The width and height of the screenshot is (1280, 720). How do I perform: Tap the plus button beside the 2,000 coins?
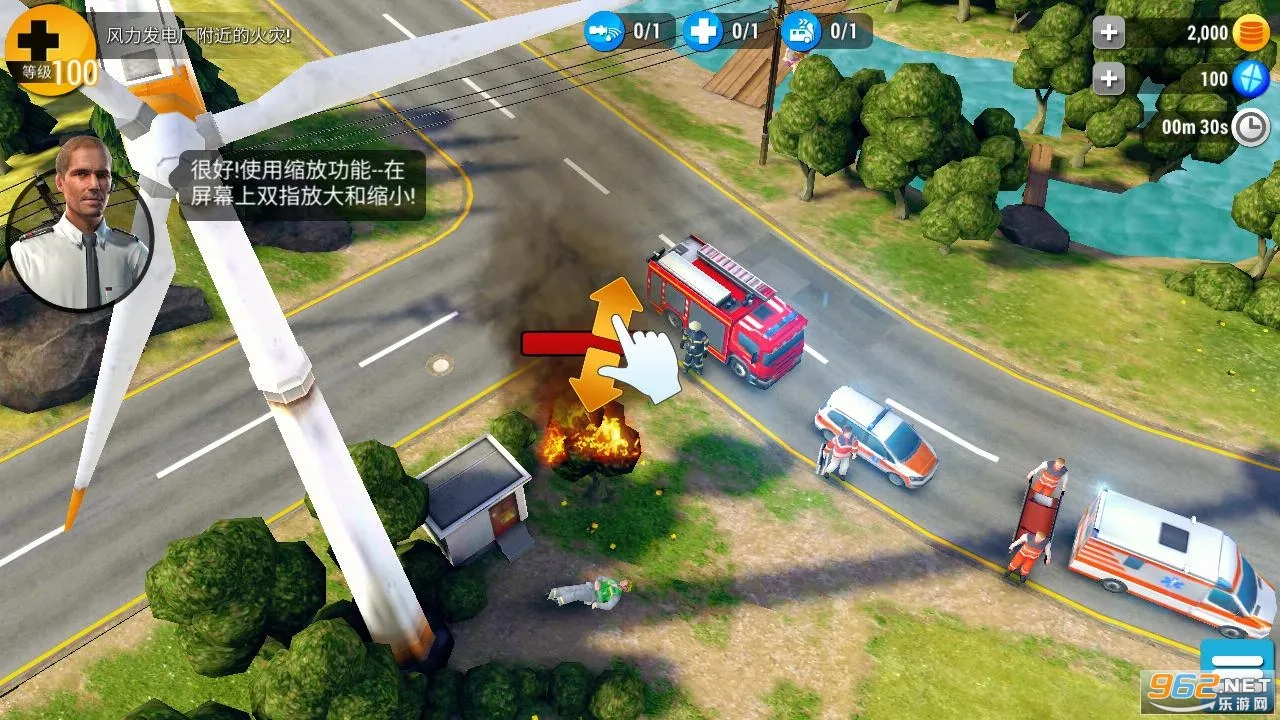tap(1108, 32)
